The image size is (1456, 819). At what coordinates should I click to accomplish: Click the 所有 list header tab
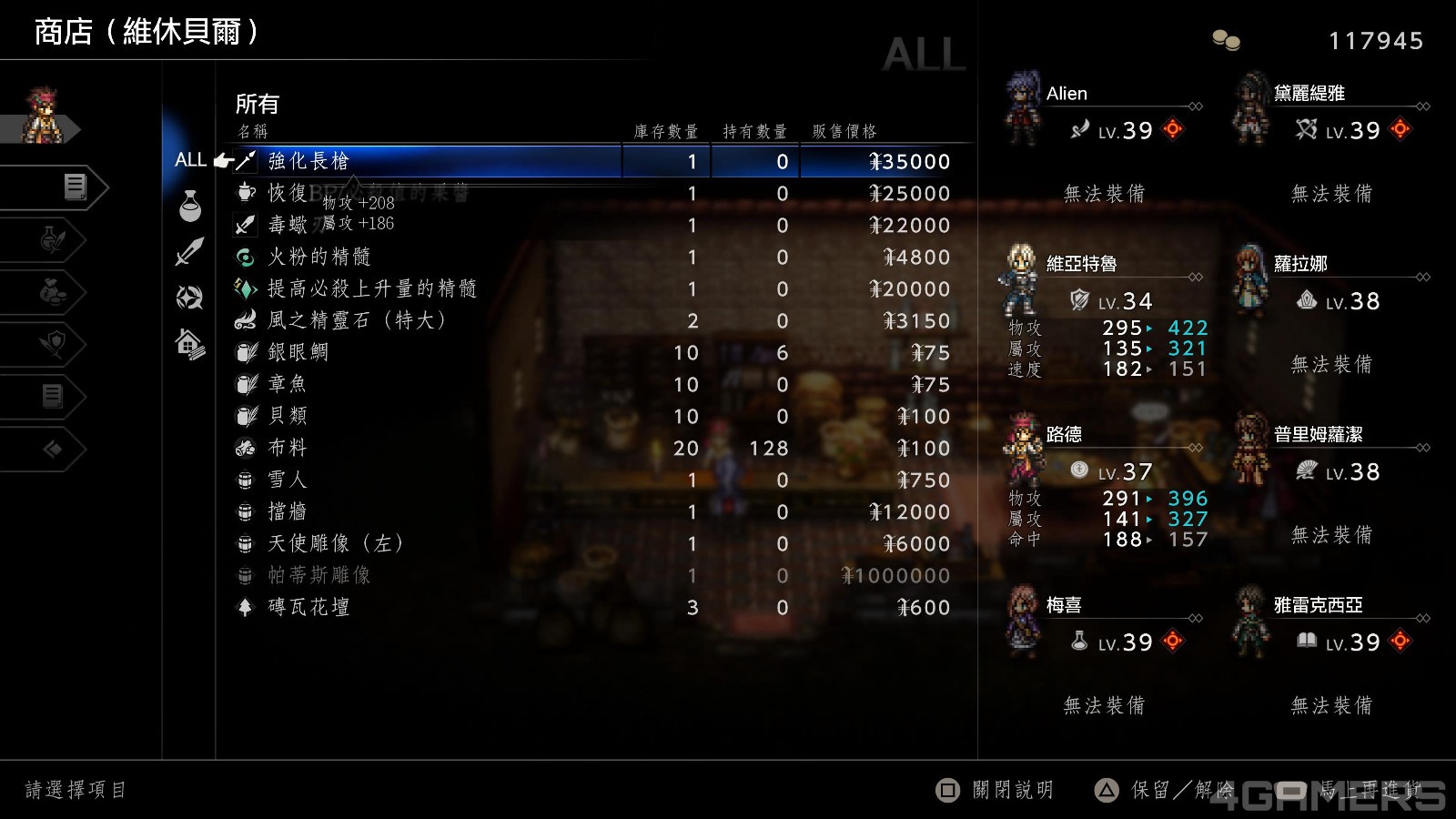[256, 103]
